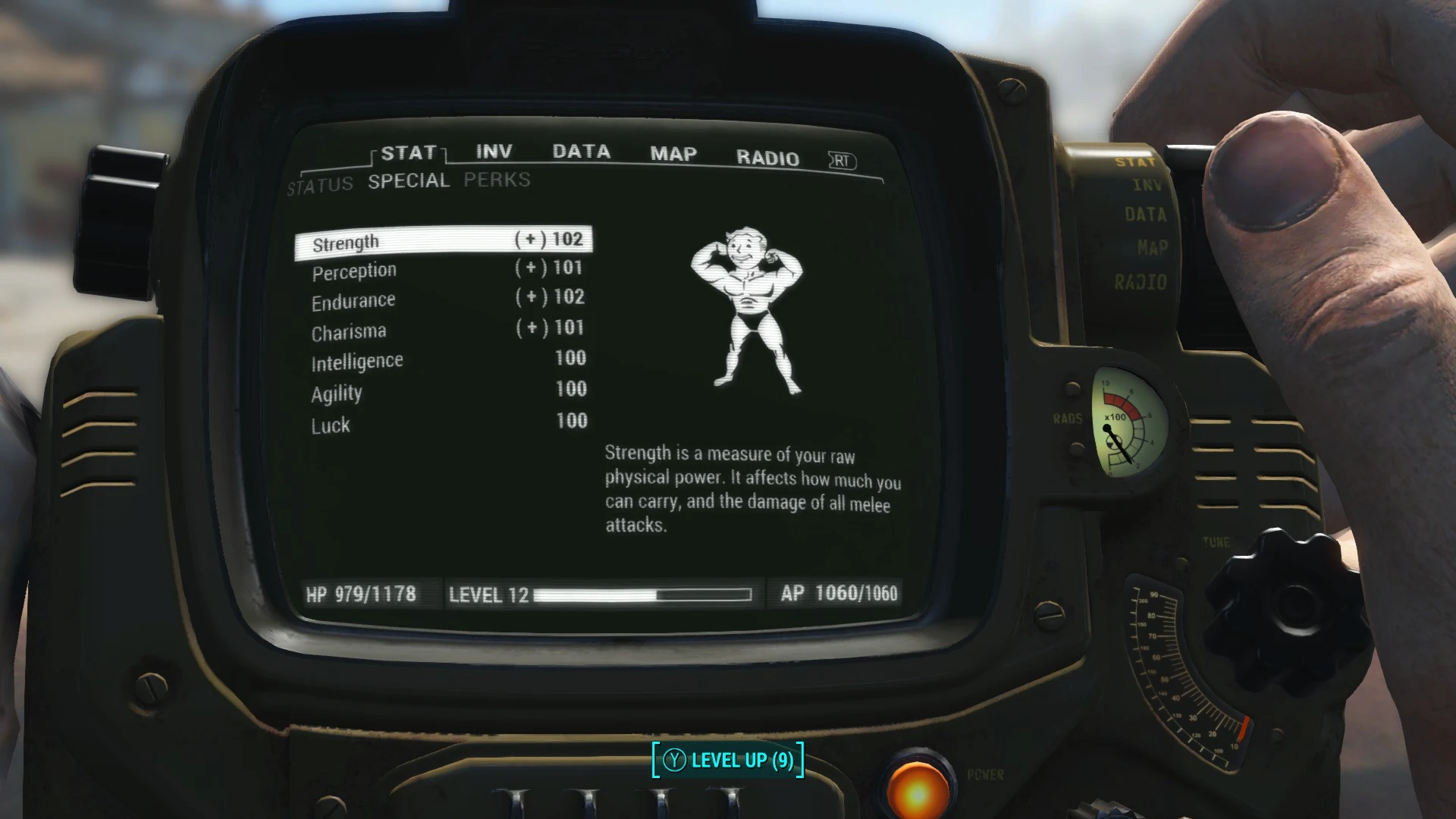Pick the Intelligence attribute row

(444, 360)
